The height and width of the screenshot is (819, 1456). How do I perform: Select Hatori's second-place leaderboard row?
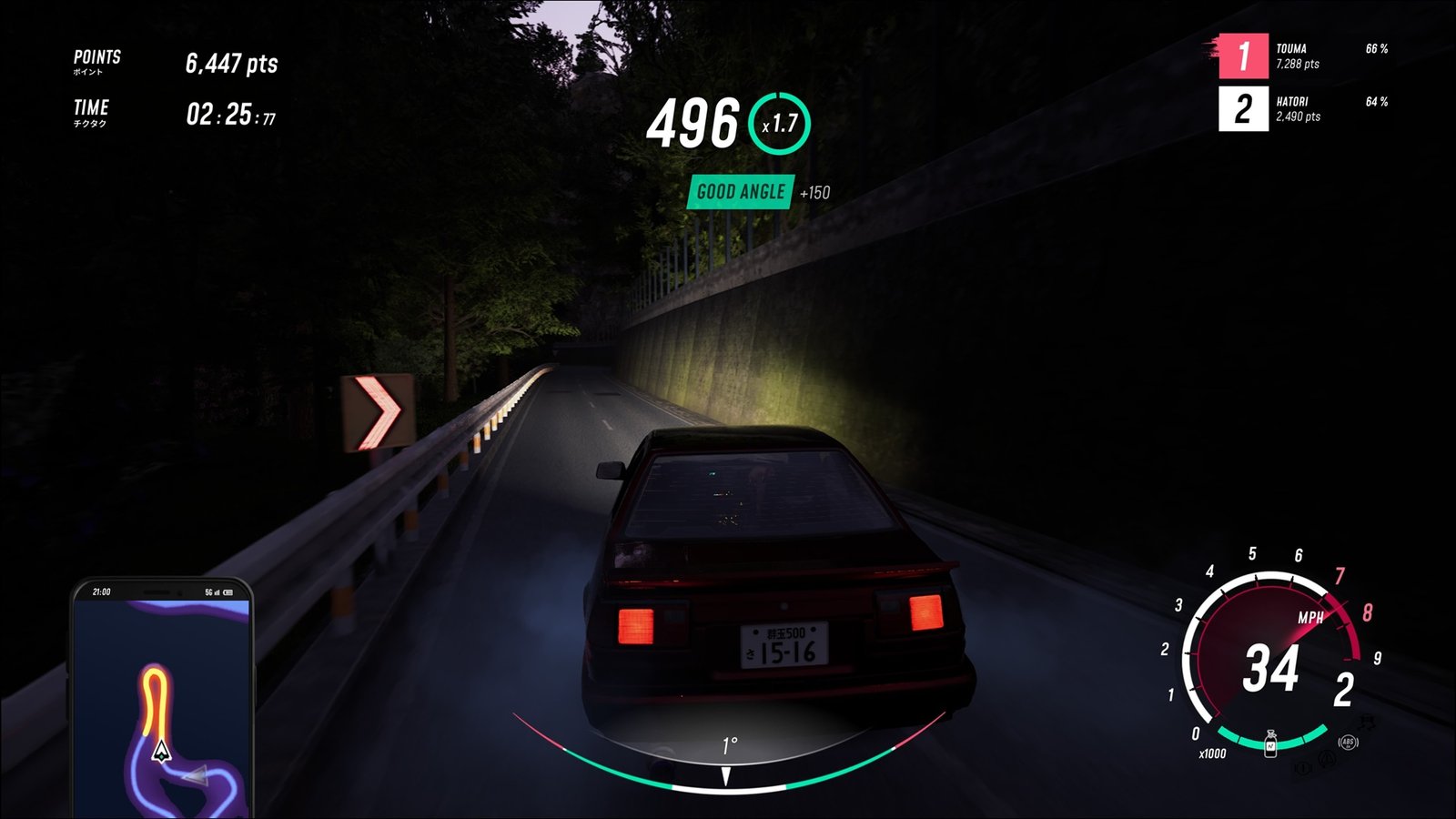pos(1303,109)
